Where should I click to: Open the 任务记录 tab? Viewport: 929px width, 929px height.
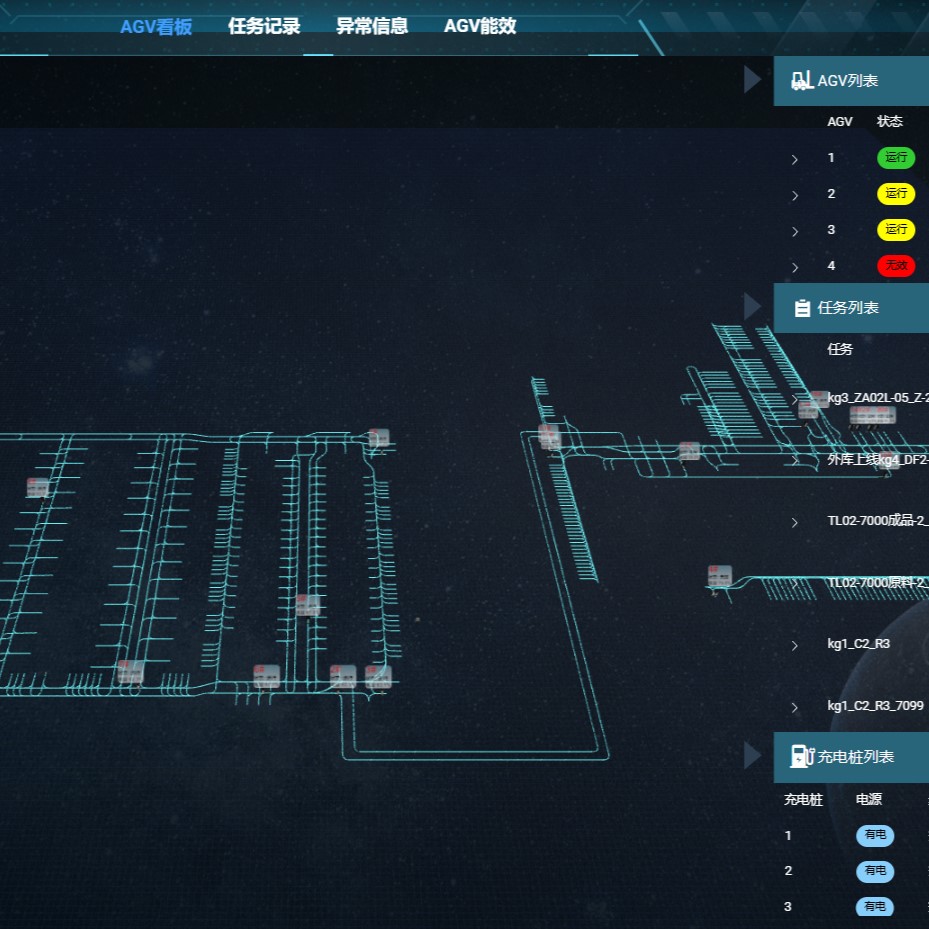click(x=264, y=27)
